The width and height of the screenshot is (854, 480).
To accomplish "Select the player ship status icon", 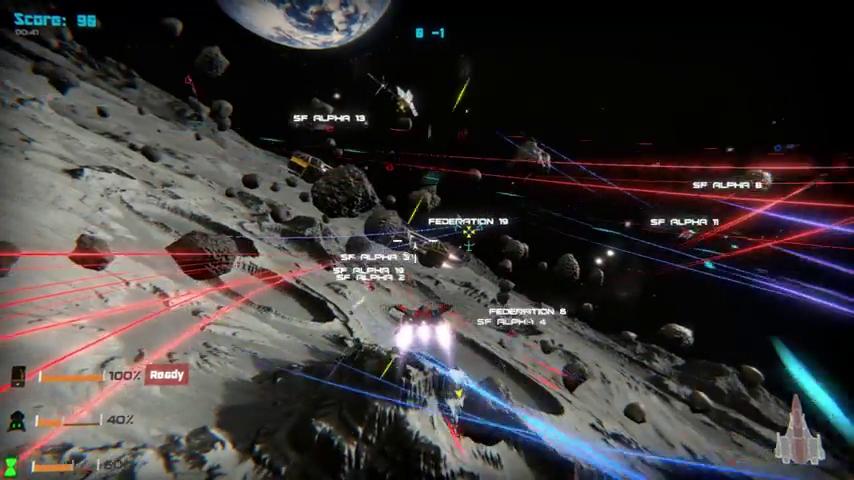I will click(x=800, y=432).
